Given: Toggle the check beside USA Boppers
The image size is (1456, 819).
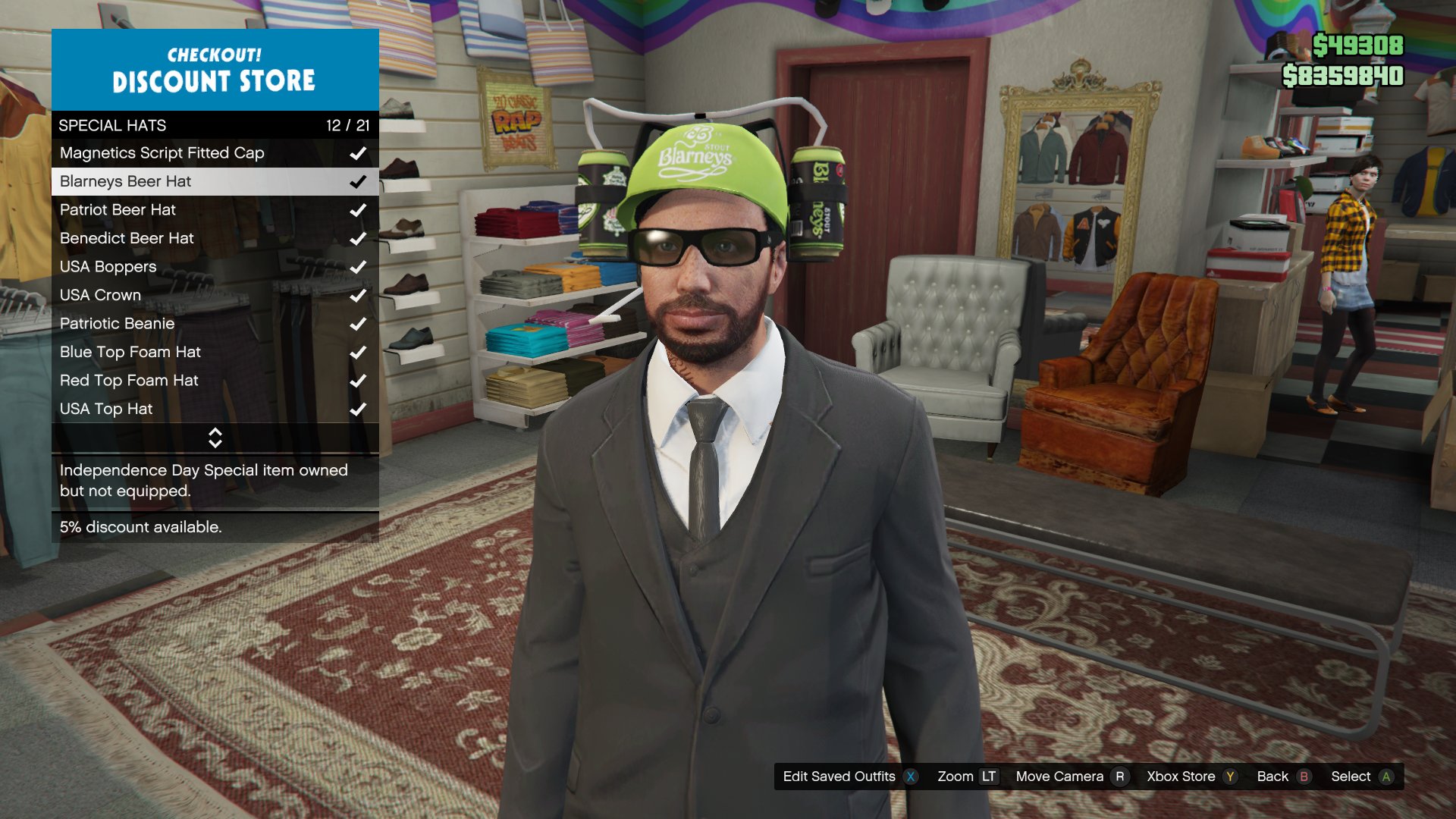Looking at the screenshot, I should [357, 267].
